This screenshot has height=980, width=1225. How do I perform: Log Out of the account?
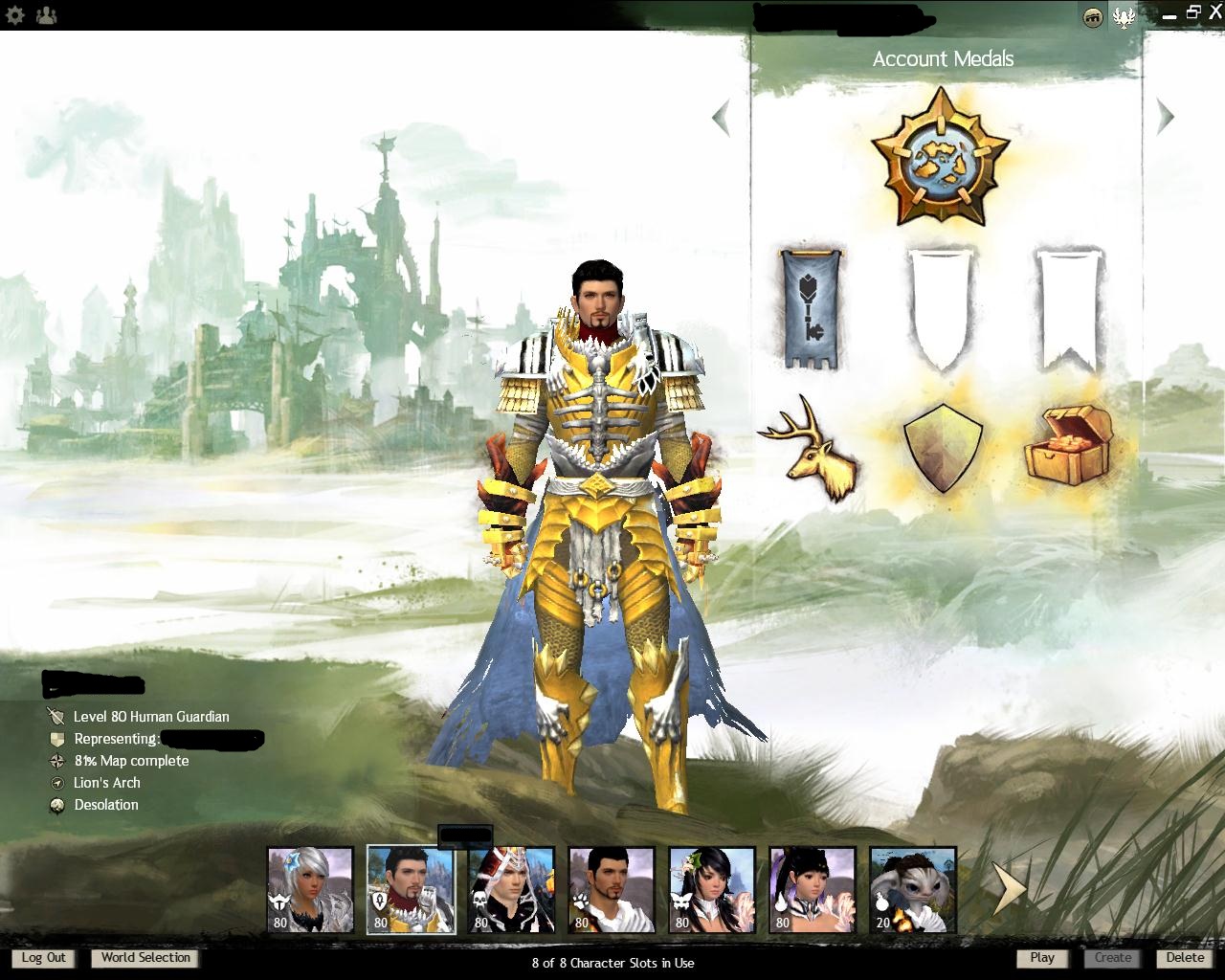(44, 957)
